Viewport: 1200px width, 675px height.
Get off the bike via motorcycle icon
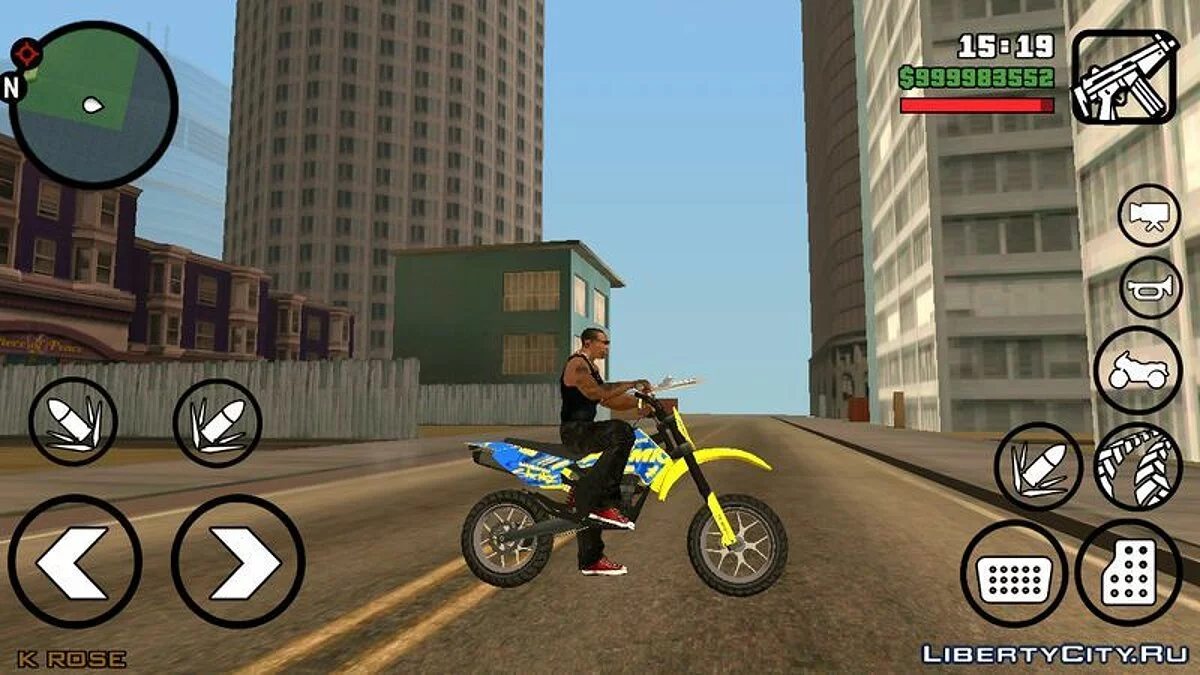tap(1138, 370)
